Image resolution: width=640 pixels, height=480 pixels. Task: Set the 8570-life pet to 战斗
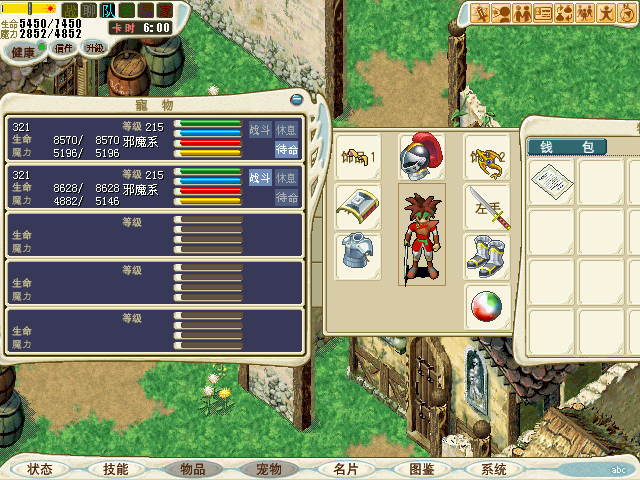point(259,129)
